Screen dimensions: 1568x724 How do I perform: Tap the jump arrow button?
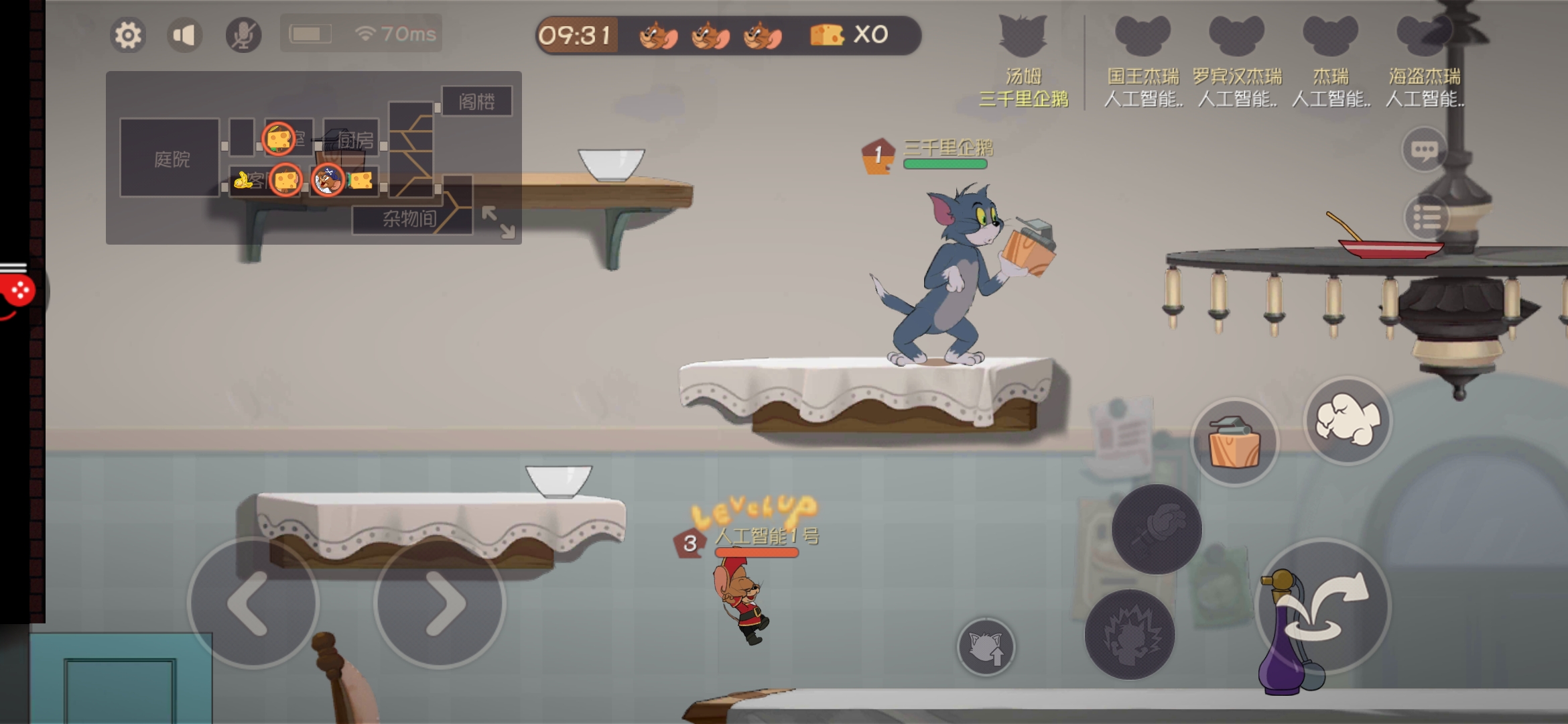(1323, 605)
